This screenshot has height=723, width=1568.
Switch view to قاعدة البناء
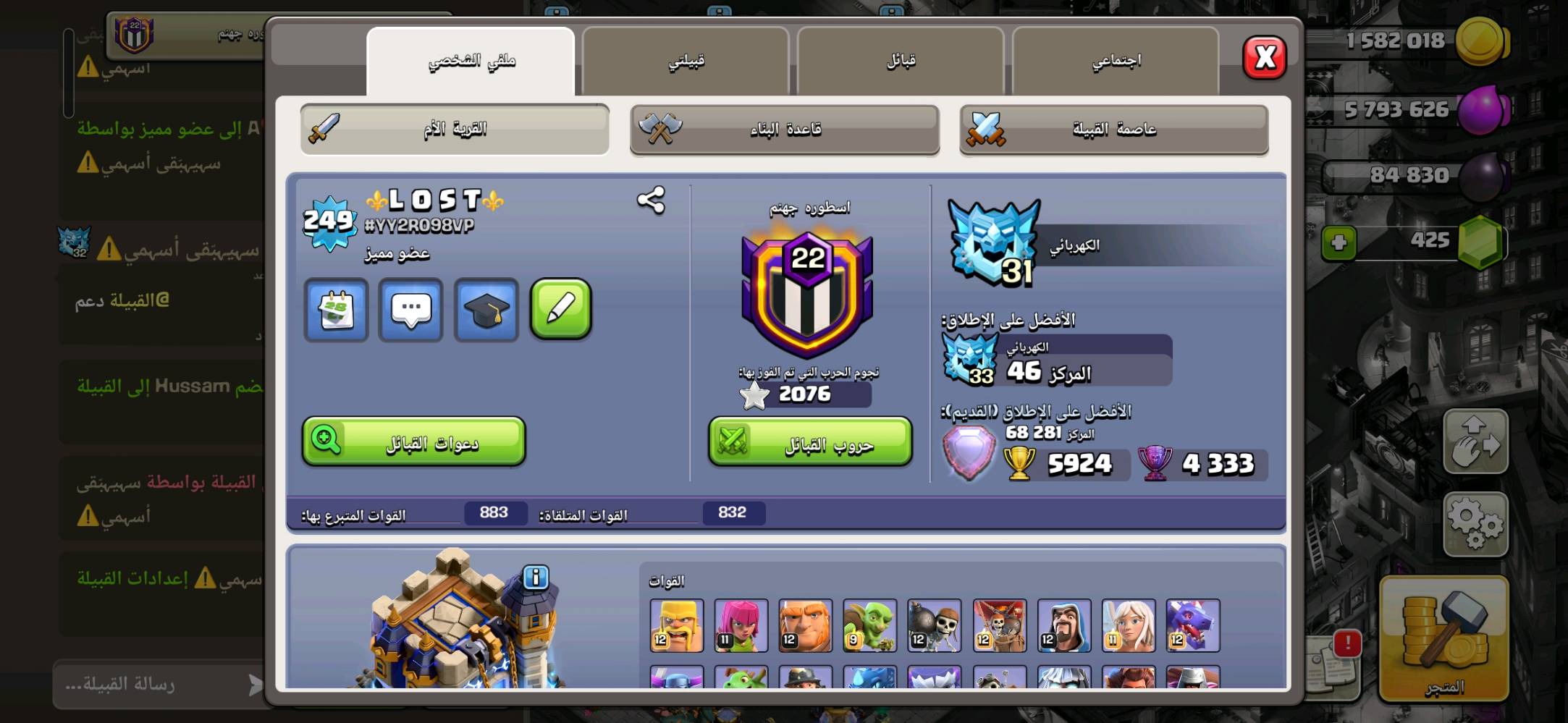783,129
